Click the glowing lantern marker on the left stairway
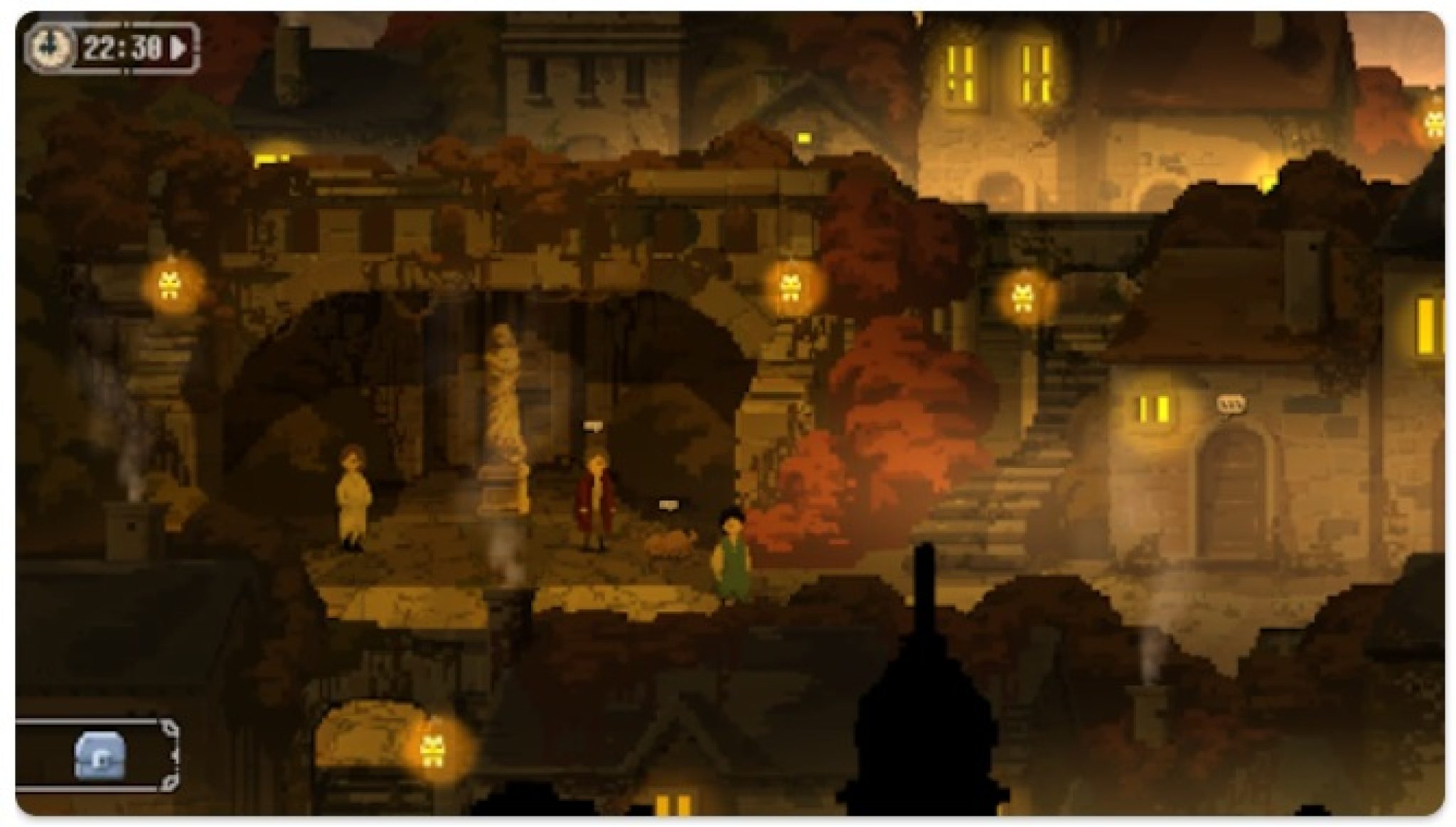 click(x=171, y=285)
